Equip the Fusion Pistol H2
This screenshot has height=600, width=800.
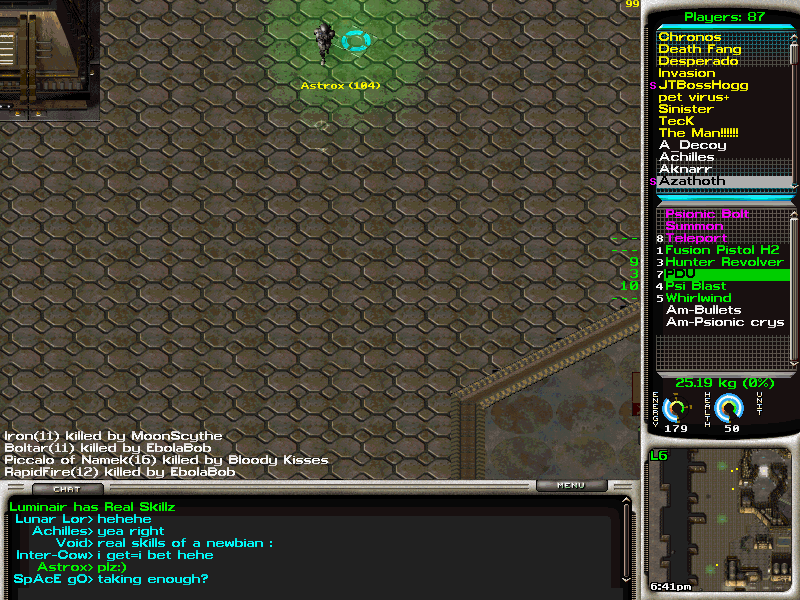(722, 250)
